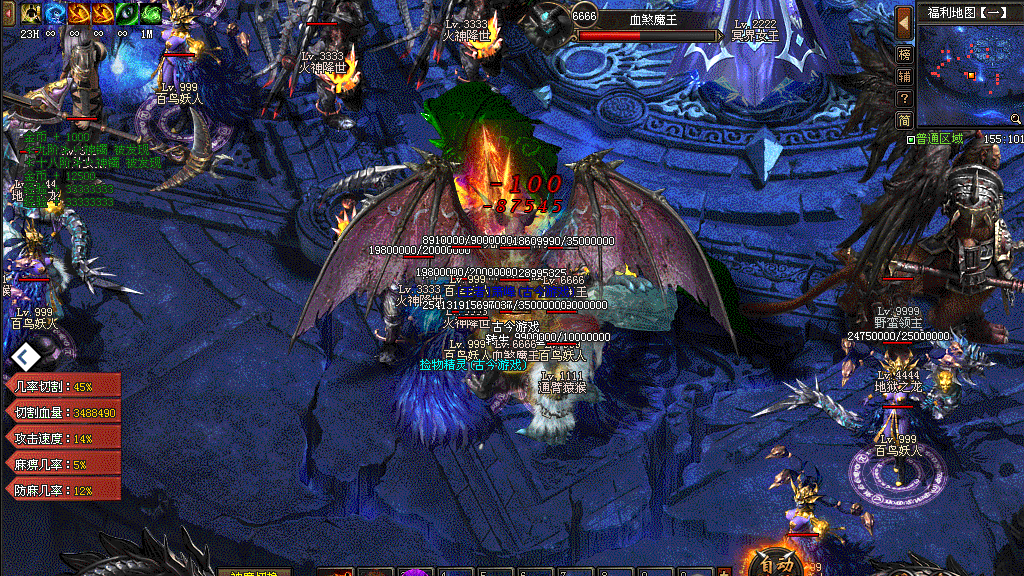1024x576 pixels.
Task: Collapse the buff bar with the left arrow
Action: pyautogui.click(x=6, y=13)
